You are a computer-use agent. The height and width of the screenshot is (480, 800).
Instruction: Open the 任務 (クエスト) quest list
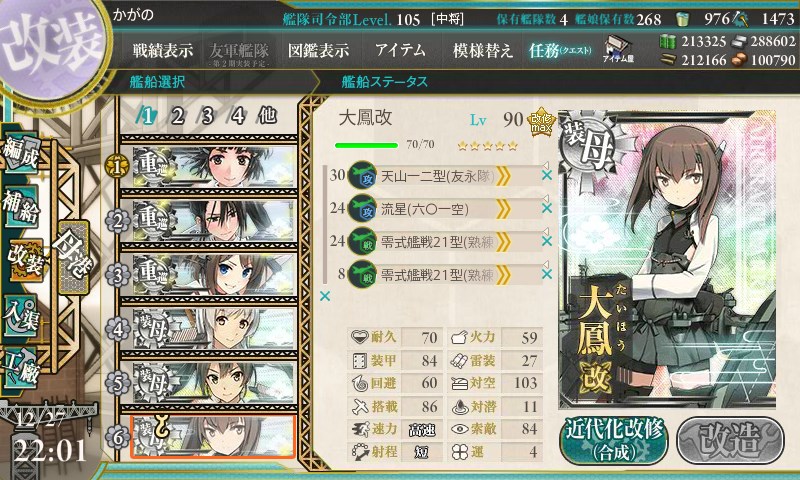coord(560,50)
